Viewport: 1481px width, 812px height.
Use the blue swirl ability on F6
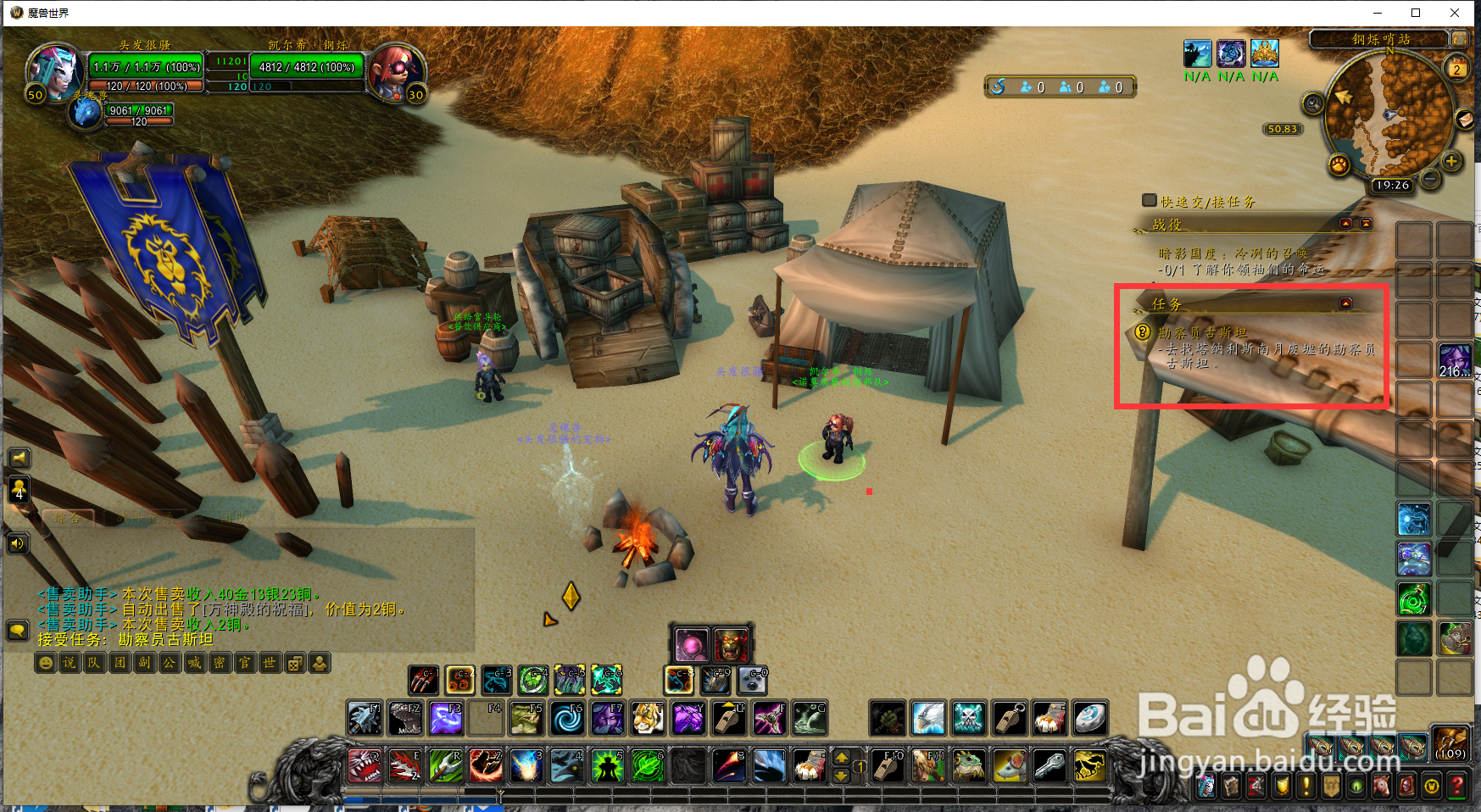567,720
